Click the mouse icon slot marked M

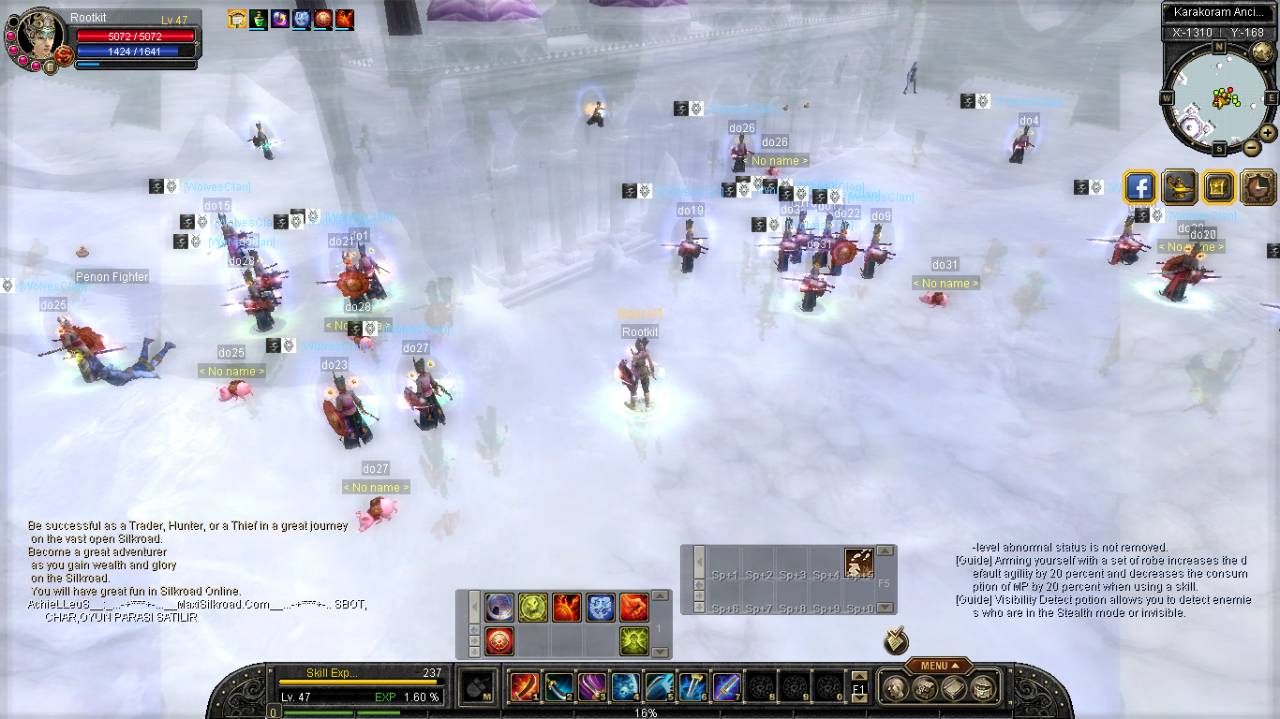[478, 687]
